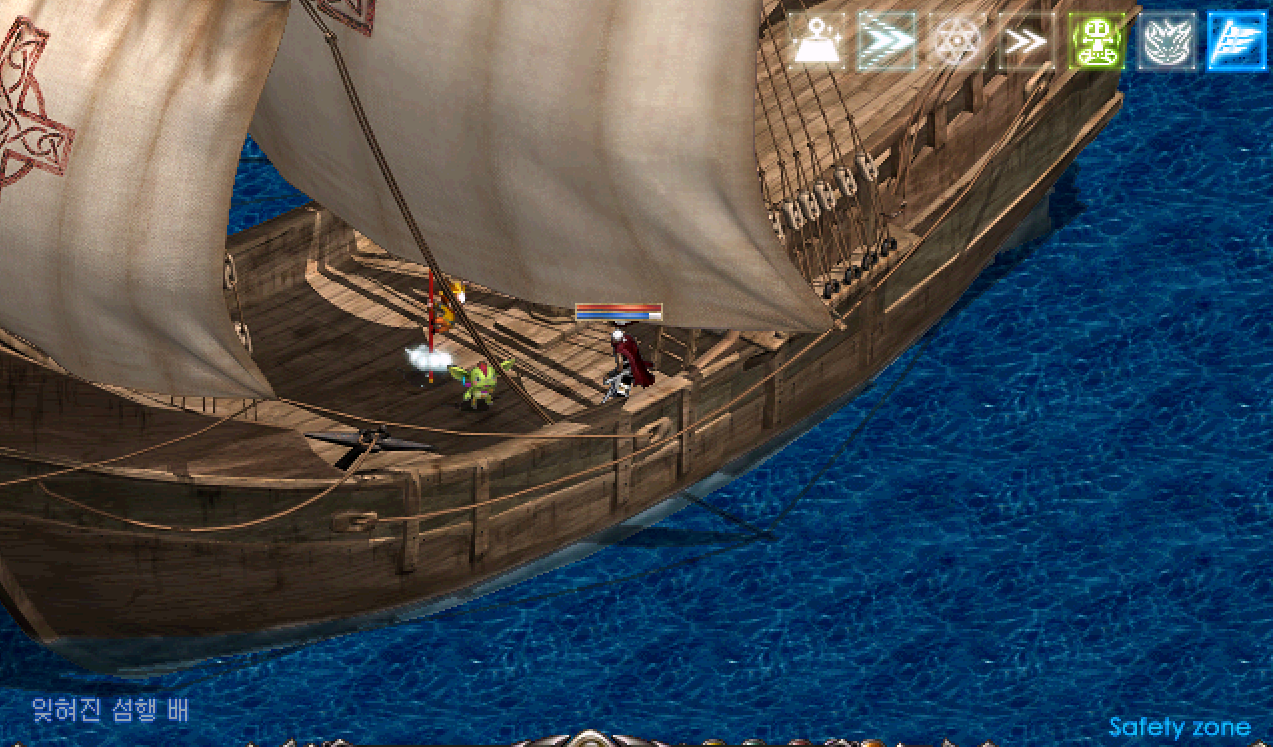Click the figure-on-pedestal buff icon
This screenshot has width=1273, height=747.
click(x=818, y=42)
